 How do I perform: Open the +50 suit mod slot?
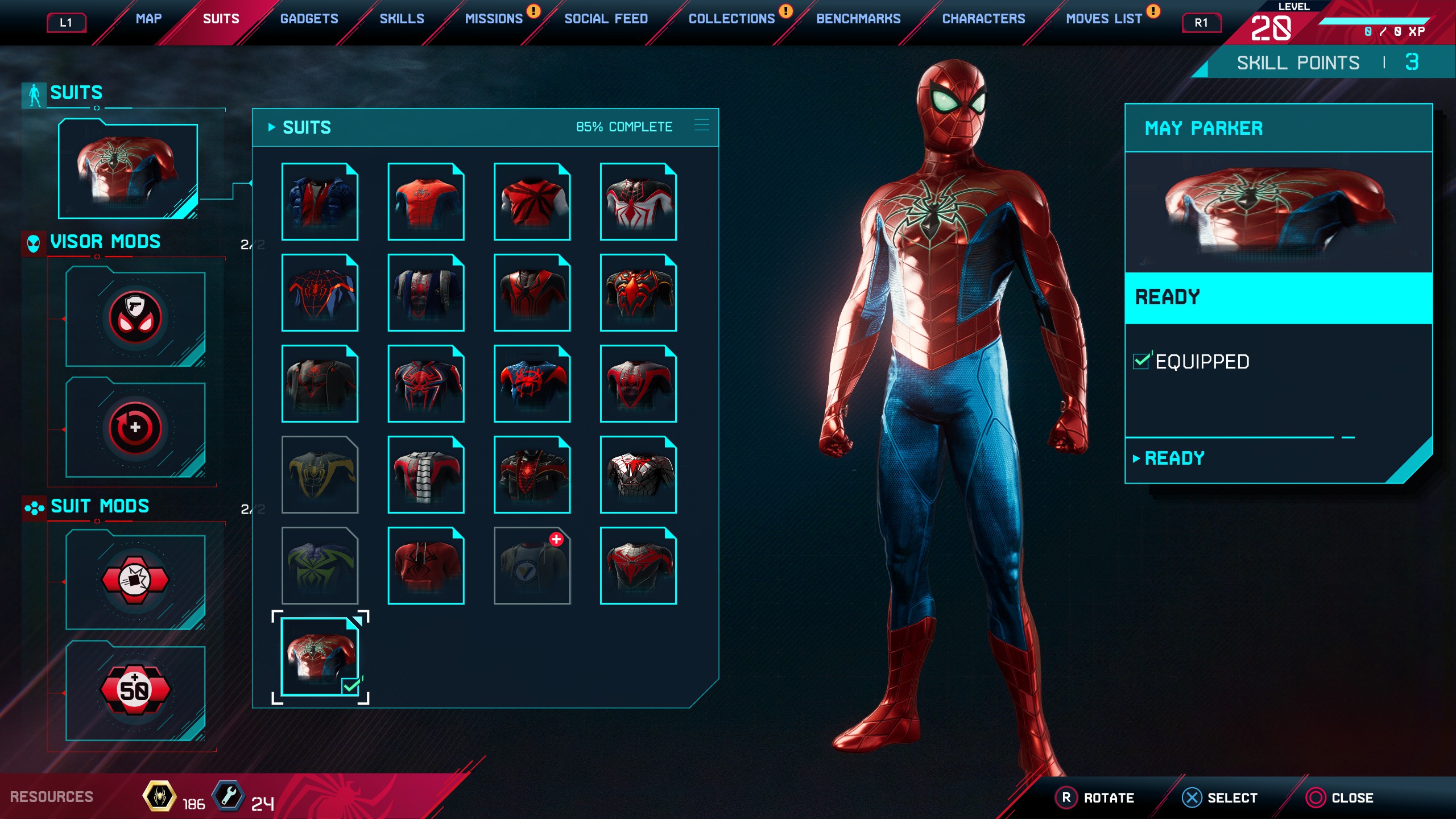pos(135,690)
